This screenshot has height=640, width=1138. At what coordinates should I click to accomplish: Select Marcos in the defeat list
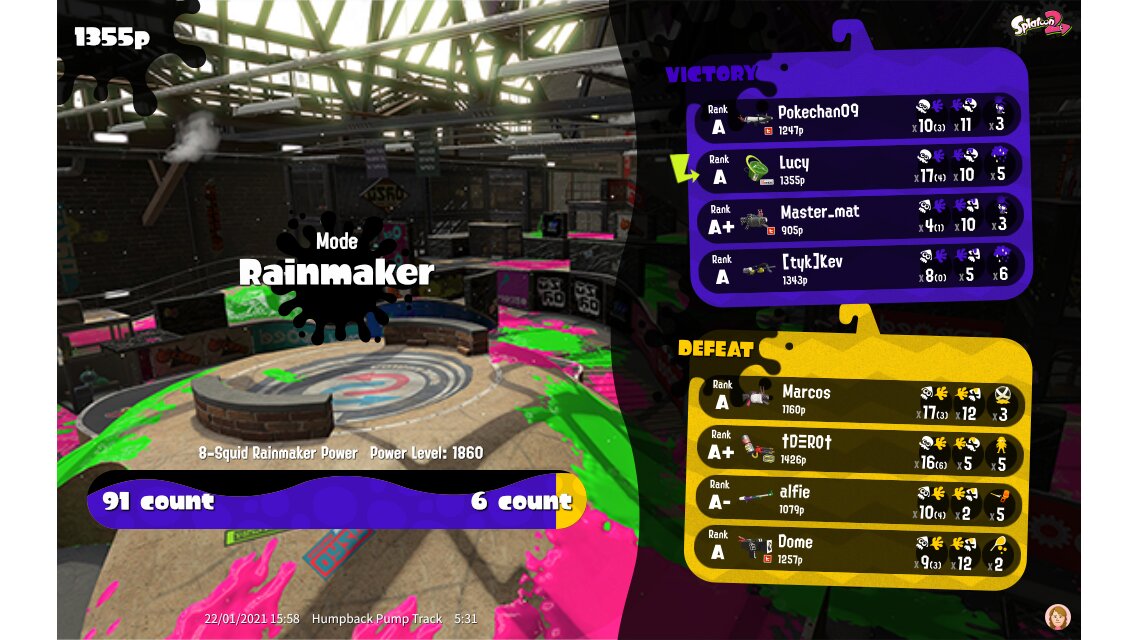858,400
